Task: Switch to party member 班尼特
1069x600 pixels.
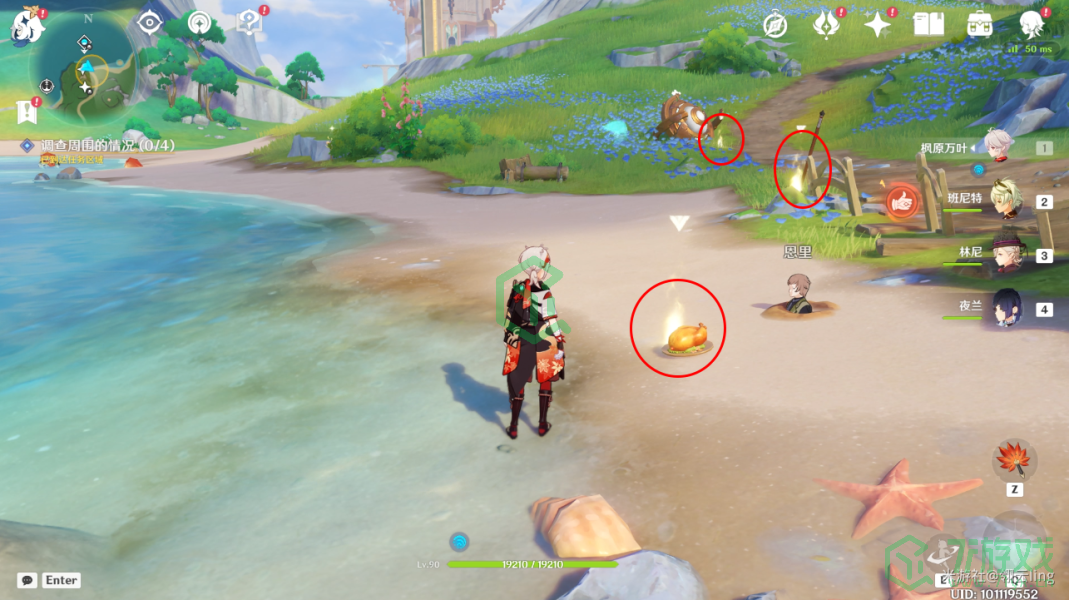Action: point(1005,199)
